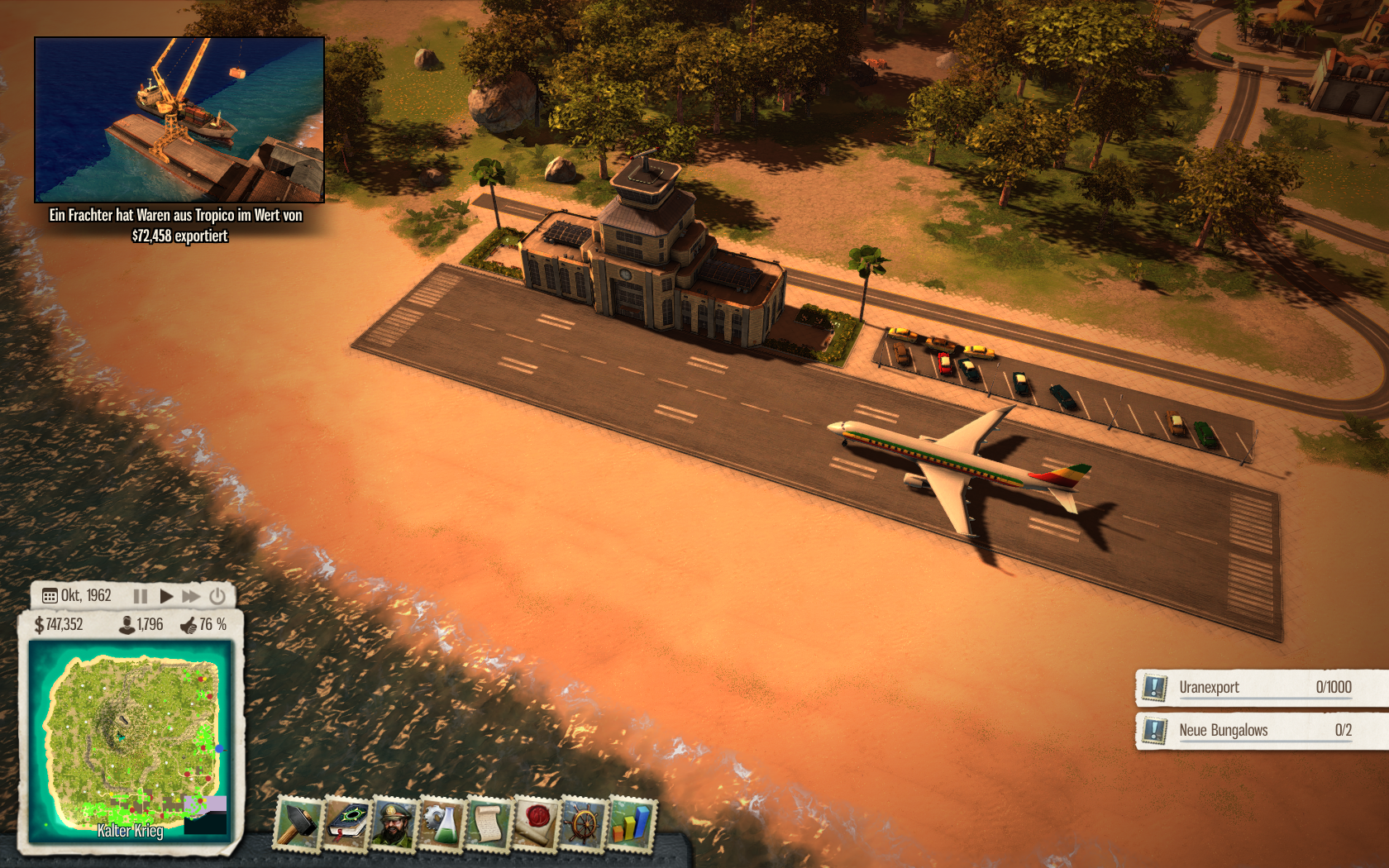Open research gear and flask stamp
This screenshot has width=1389, height=868.
[x=442, y=823]
